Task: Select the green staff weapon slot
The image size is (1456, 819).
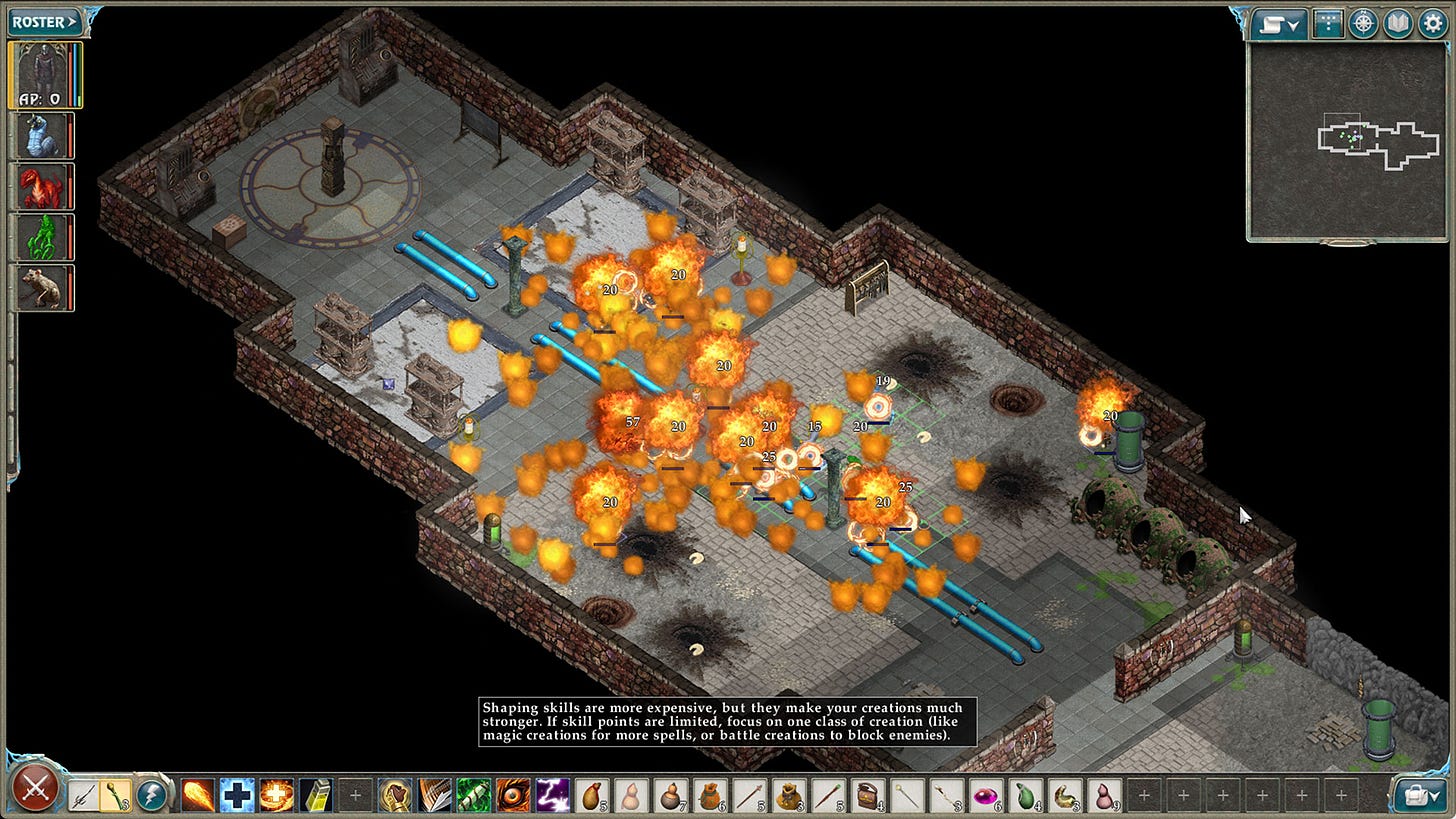Action: point(116,796)
